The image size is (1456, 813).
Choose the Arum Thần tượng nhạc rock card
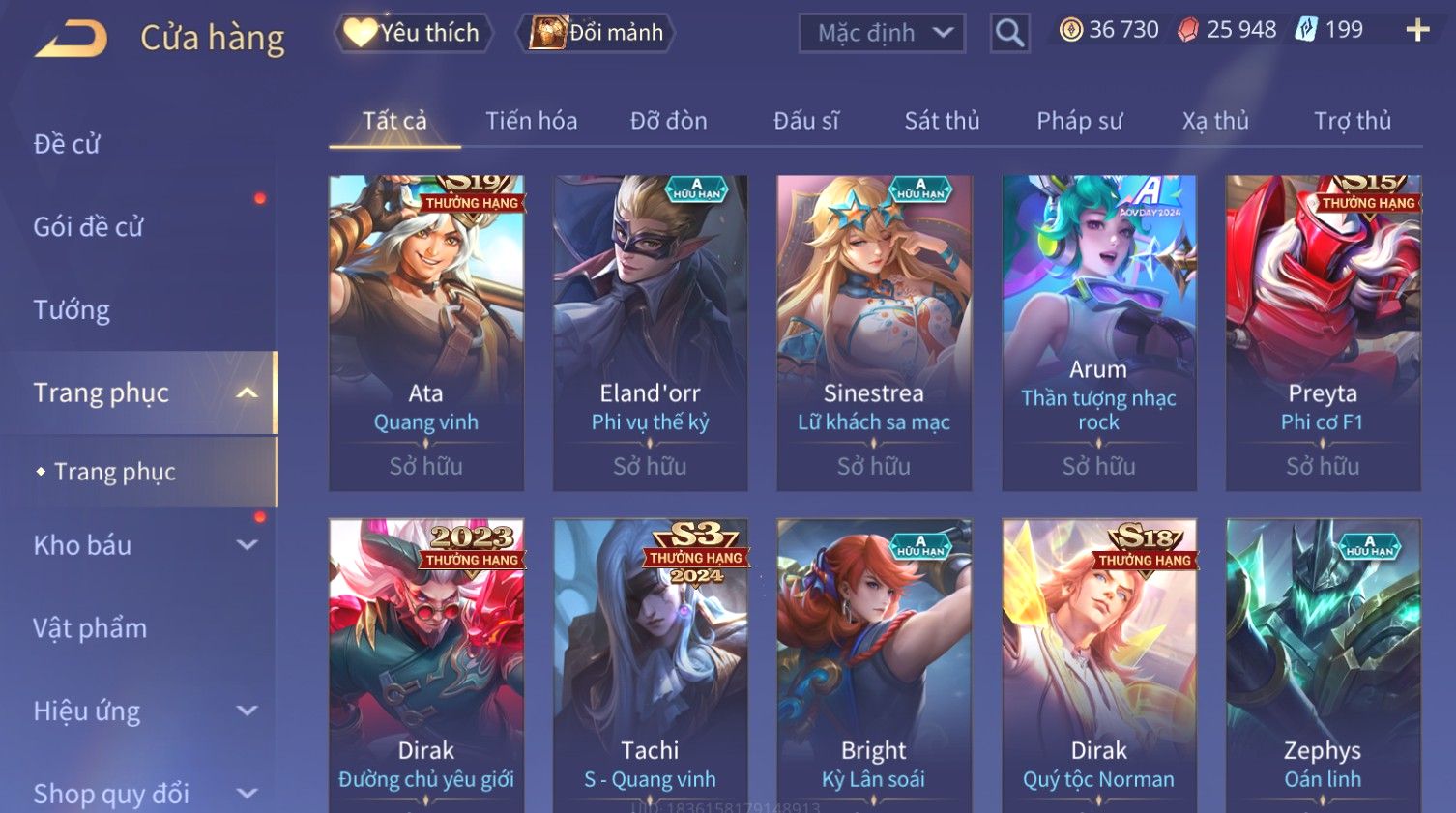1098,333
